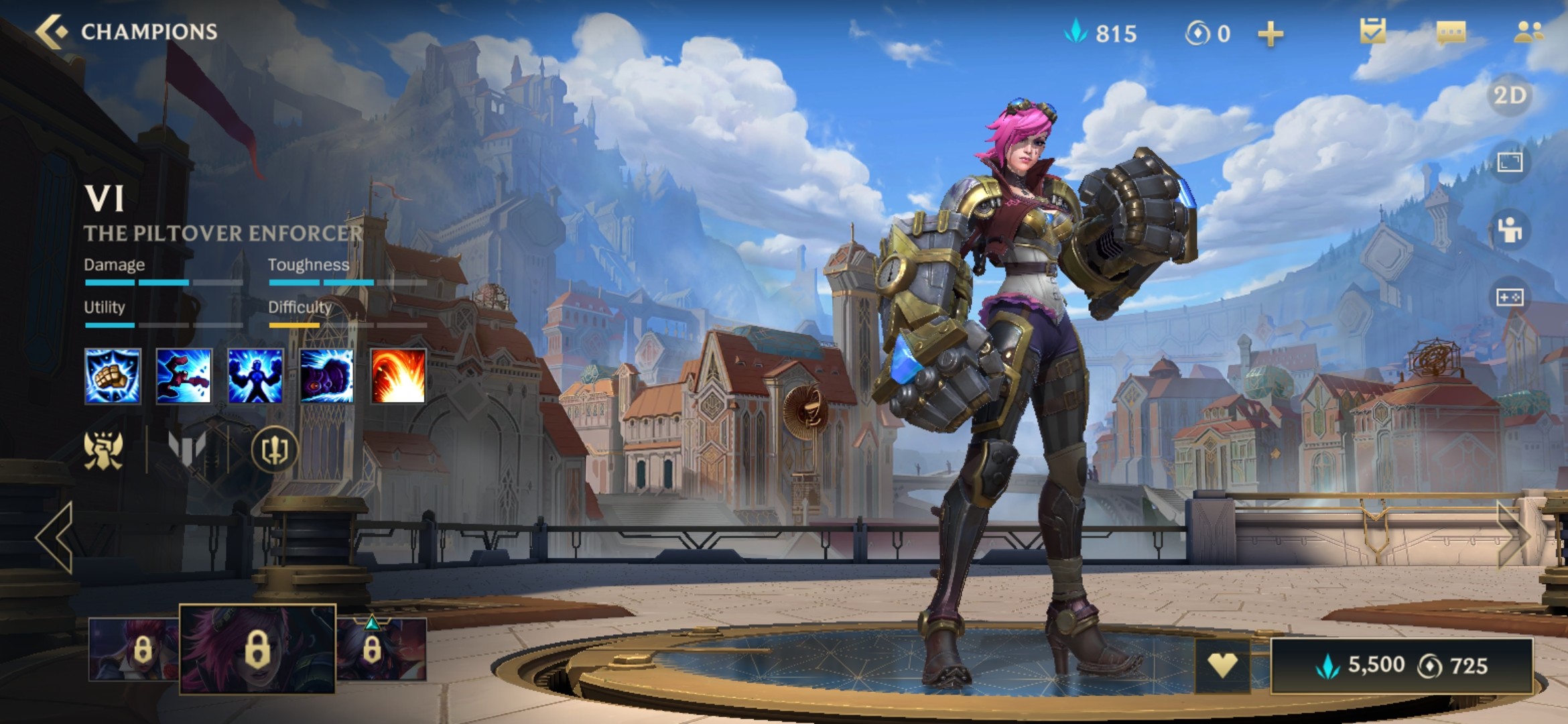View Vi's dashing punch ability

(x=184, y=376)
